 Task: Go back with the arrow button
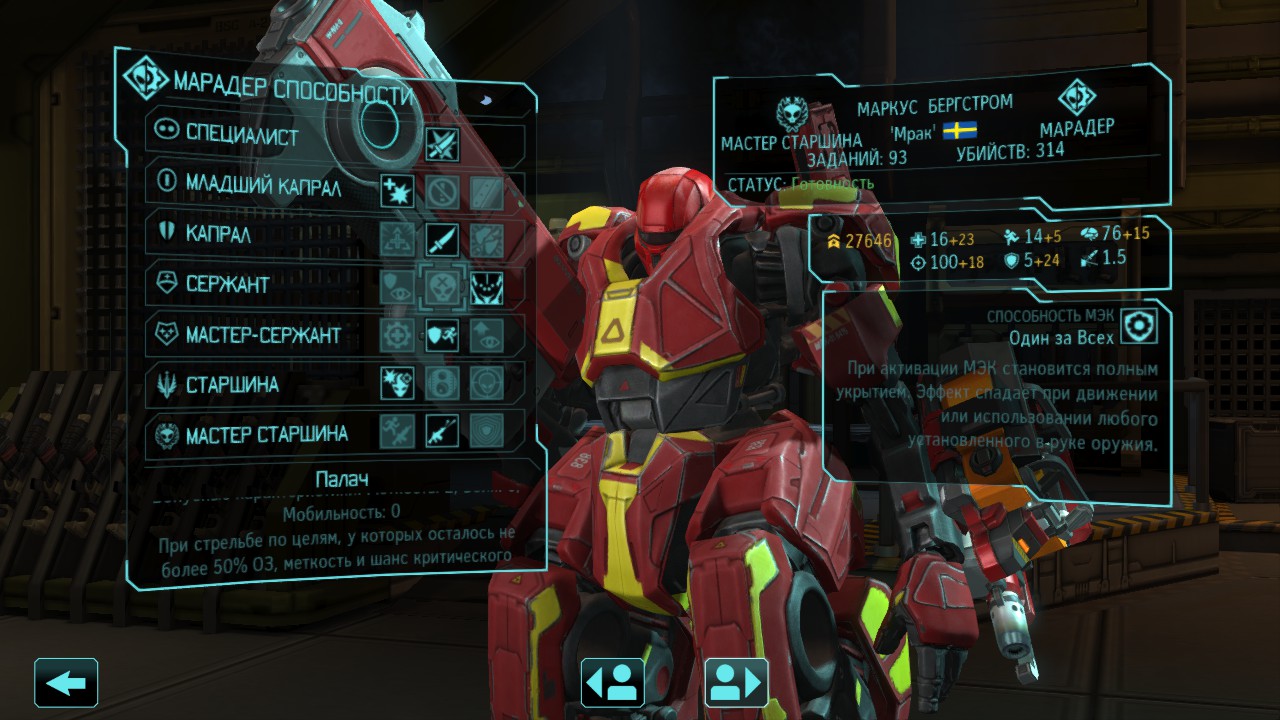coord(66,683)
